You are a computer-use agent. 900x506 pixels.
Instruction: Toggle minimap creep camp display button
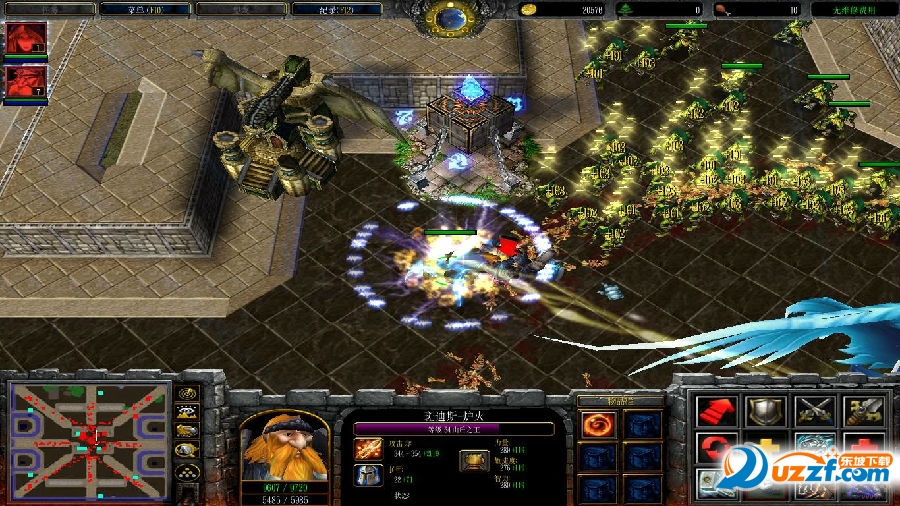(187, 450)
